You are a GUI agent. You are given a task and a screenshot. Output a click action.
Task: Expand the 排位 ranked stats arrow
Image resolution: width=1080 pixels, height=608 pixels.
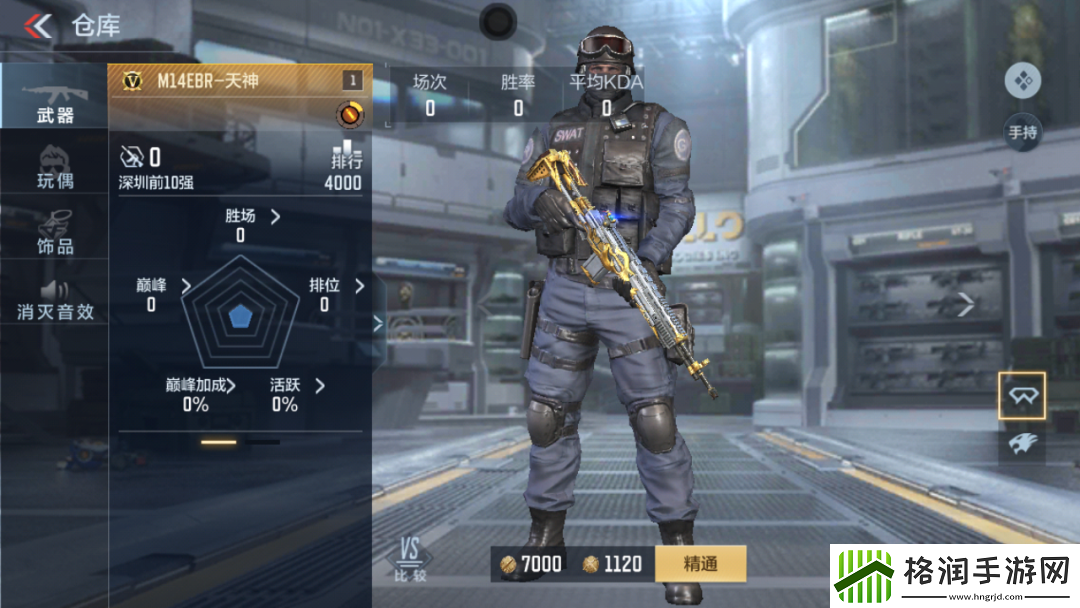click(359, 286)
